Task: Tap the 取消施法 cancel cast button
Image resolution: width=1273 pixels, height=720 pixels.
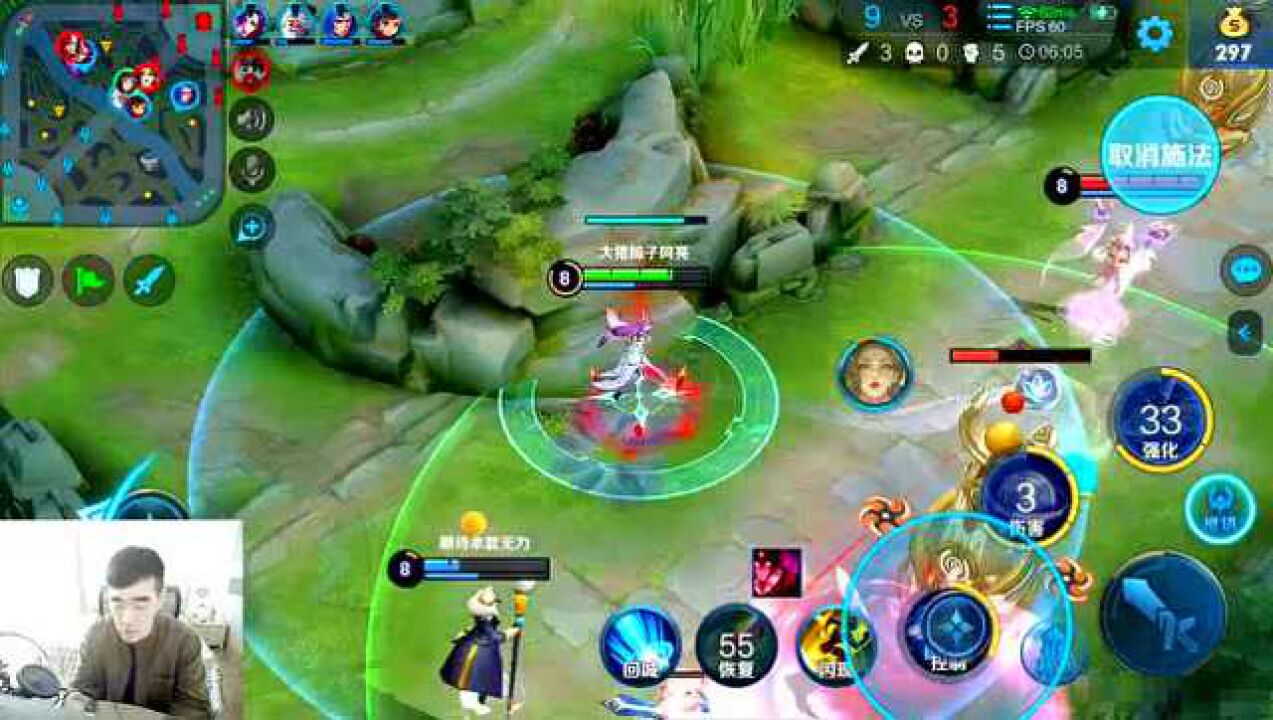Action: [1160, 155]
